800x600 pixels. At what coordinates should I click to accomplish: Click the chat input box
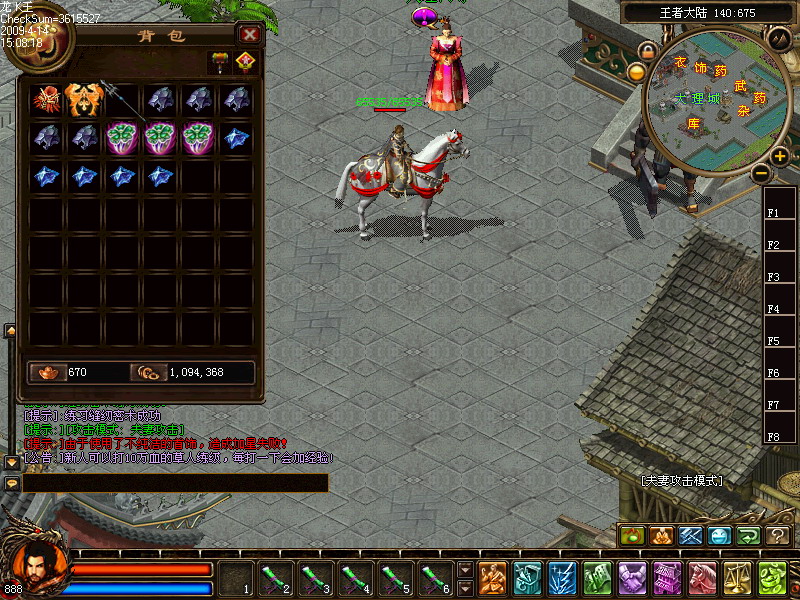[175, 483]
